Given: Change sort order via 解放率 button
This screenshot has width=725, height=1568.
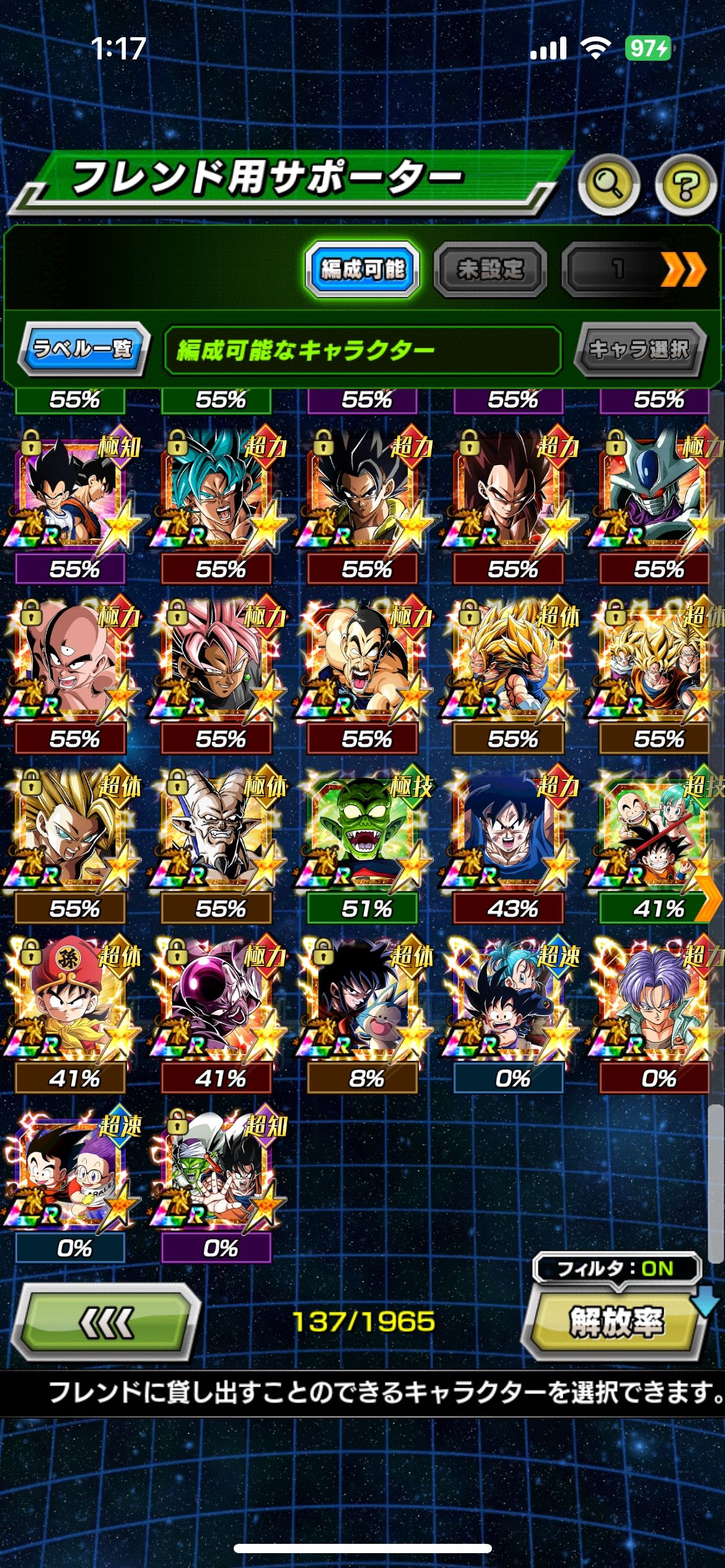Looking at the screenshot, I should pos(616,1322).
